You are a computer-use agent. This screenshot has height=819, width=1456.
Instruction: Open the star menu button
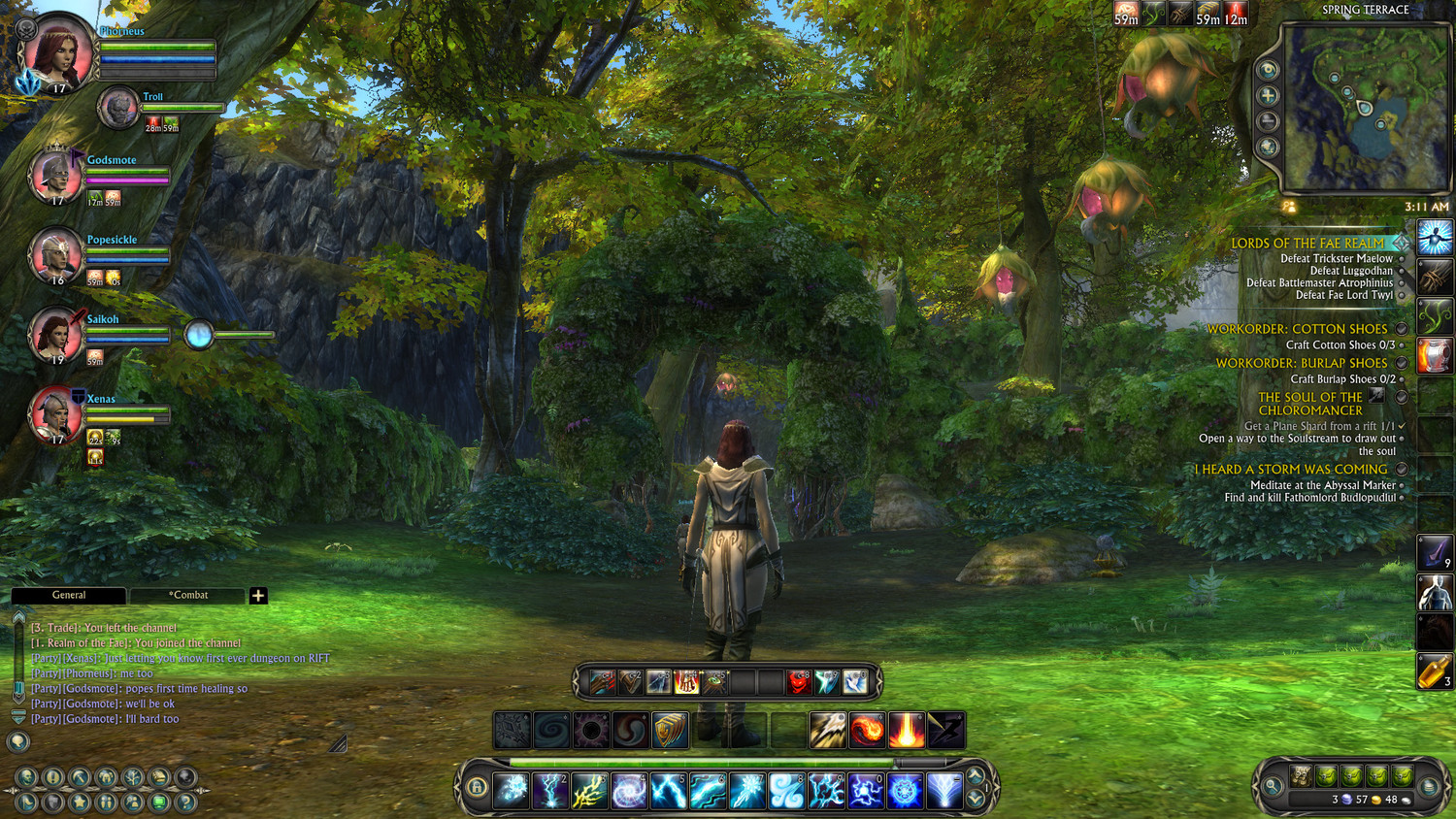coord(80,803)
